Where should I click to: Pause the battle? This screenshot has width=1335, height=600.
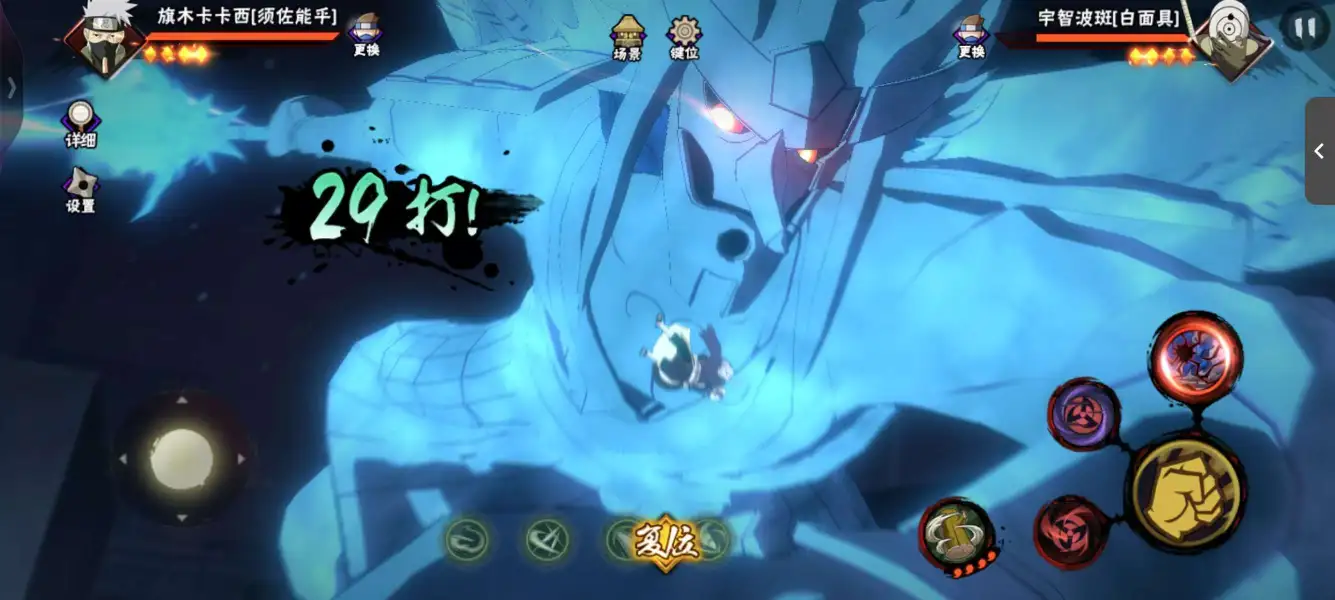click(x=1304, y=29)
